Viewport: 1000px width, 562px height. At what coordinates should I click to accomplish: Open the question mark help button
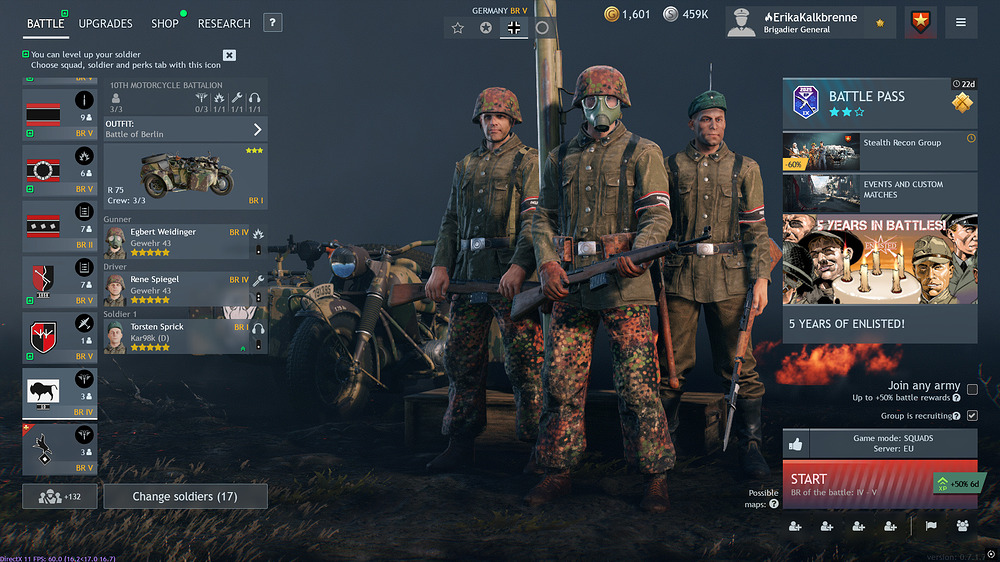click(272, 23)
